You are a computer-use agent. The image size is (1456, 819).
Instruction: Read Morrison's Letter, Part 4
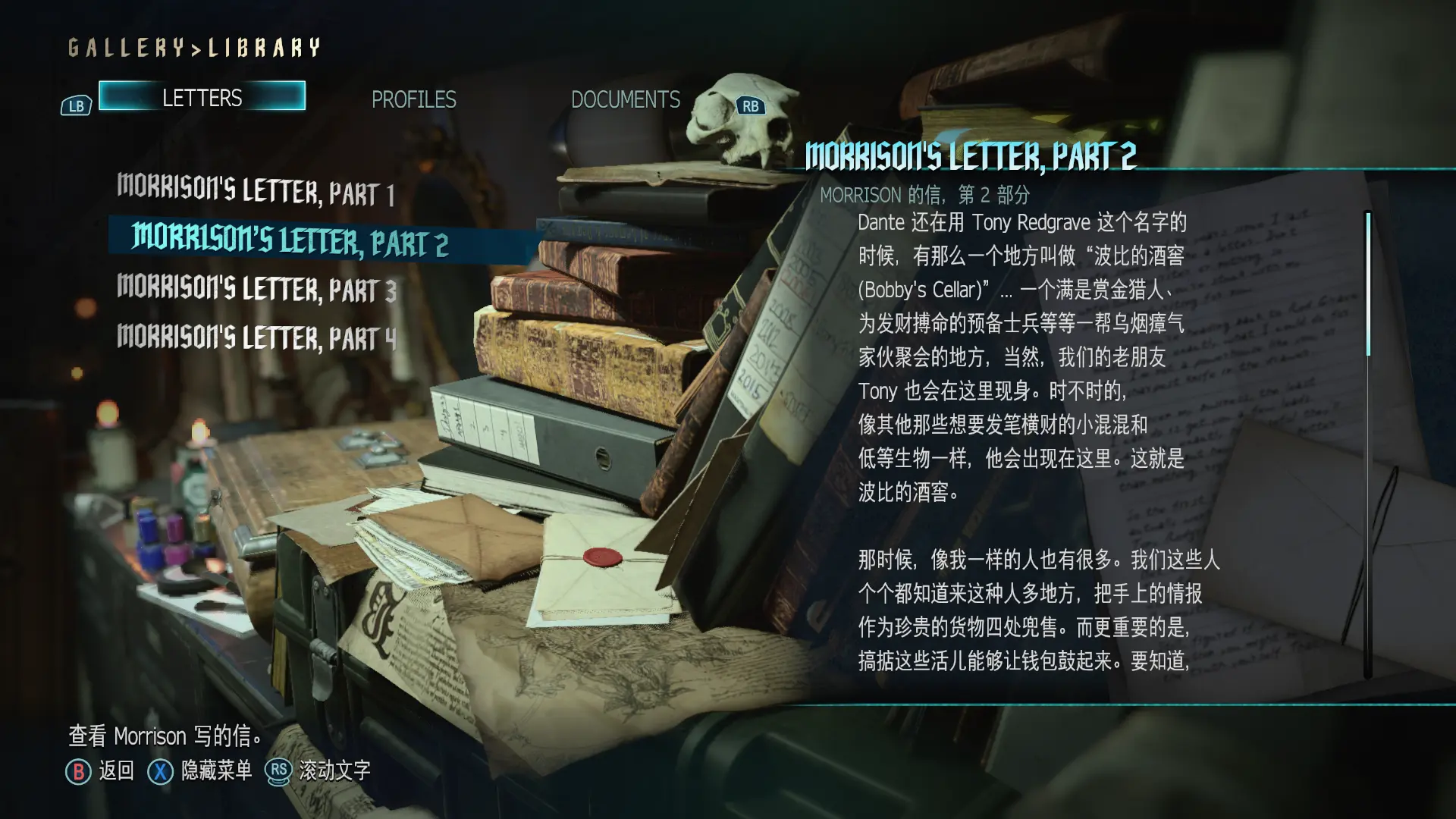(x=256, y=337)
